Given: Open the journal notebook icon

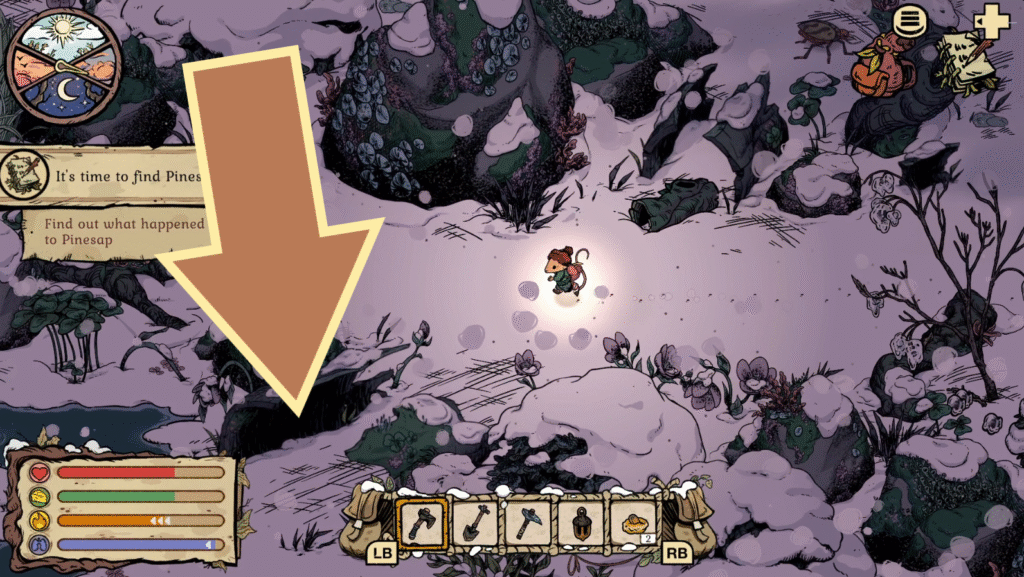Looking at the screenshot, I should coord(965,62).
